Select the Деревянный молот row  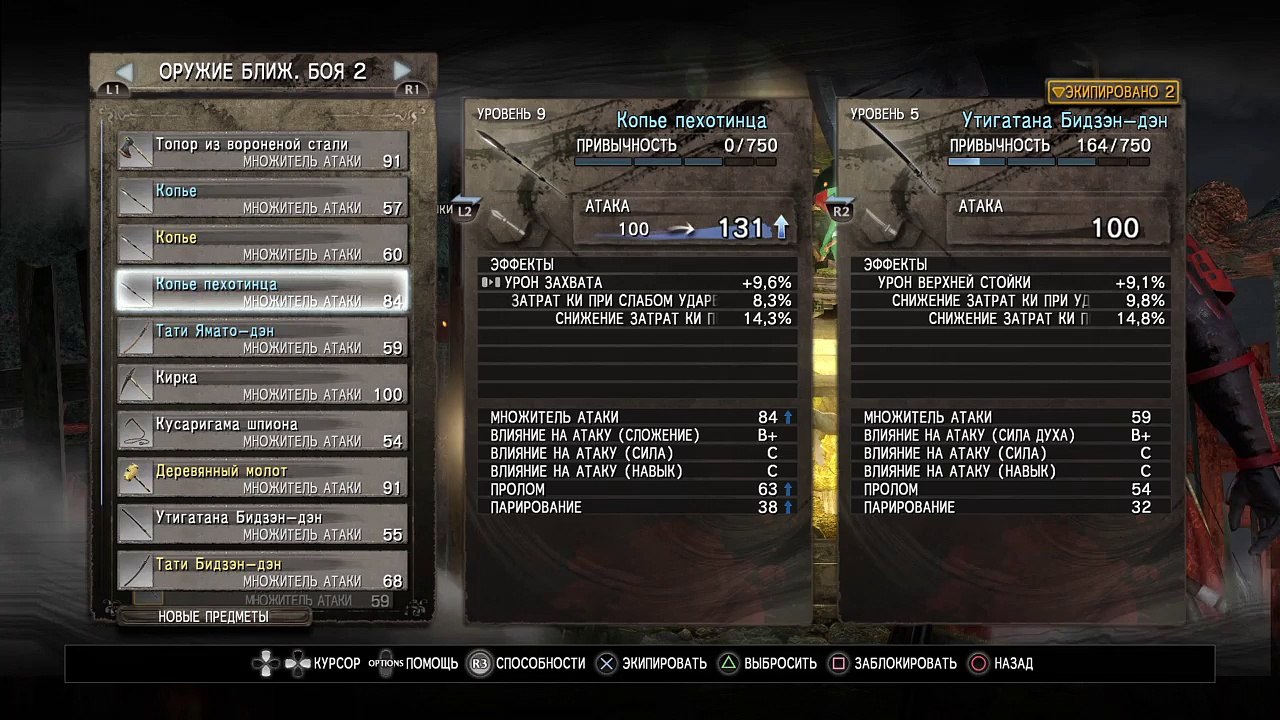coord(262,479)
